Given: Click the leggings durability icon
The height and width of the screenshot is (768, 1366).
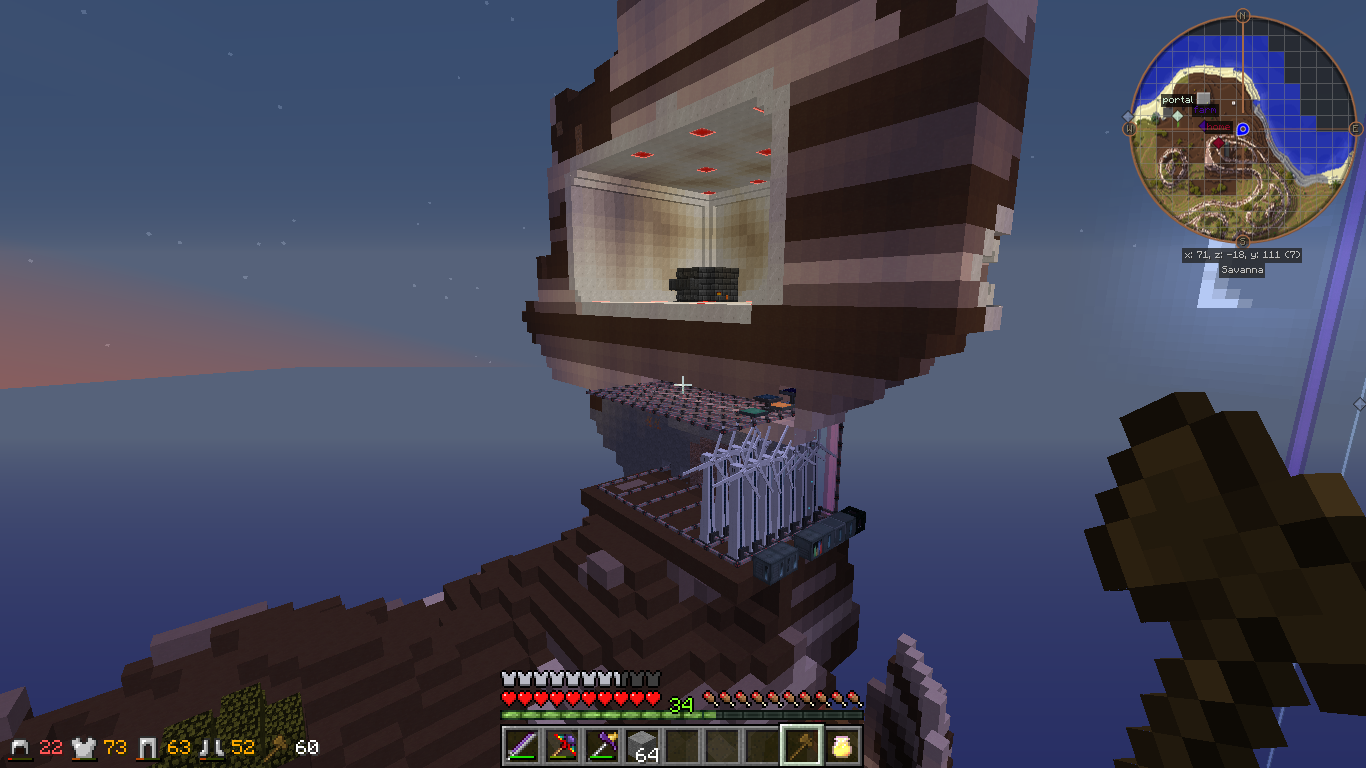Looking at the screenshot, I should (x=148, y=747).
